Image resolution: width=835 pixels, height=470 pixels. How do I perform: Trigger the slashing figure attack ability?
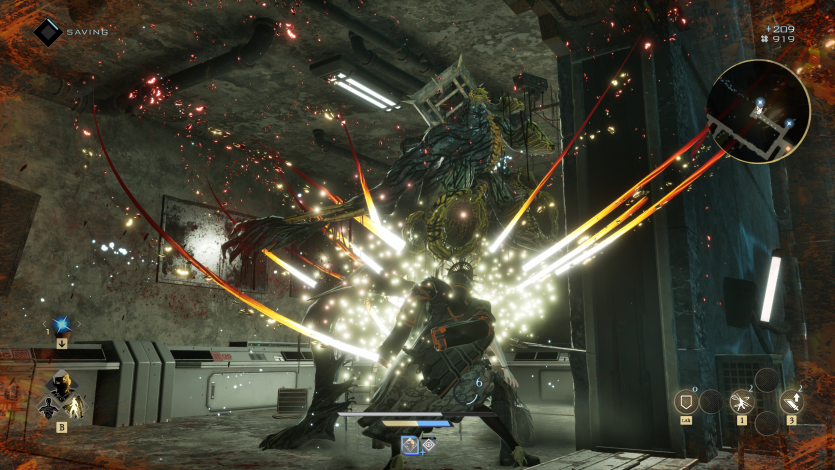coord(742,402)
